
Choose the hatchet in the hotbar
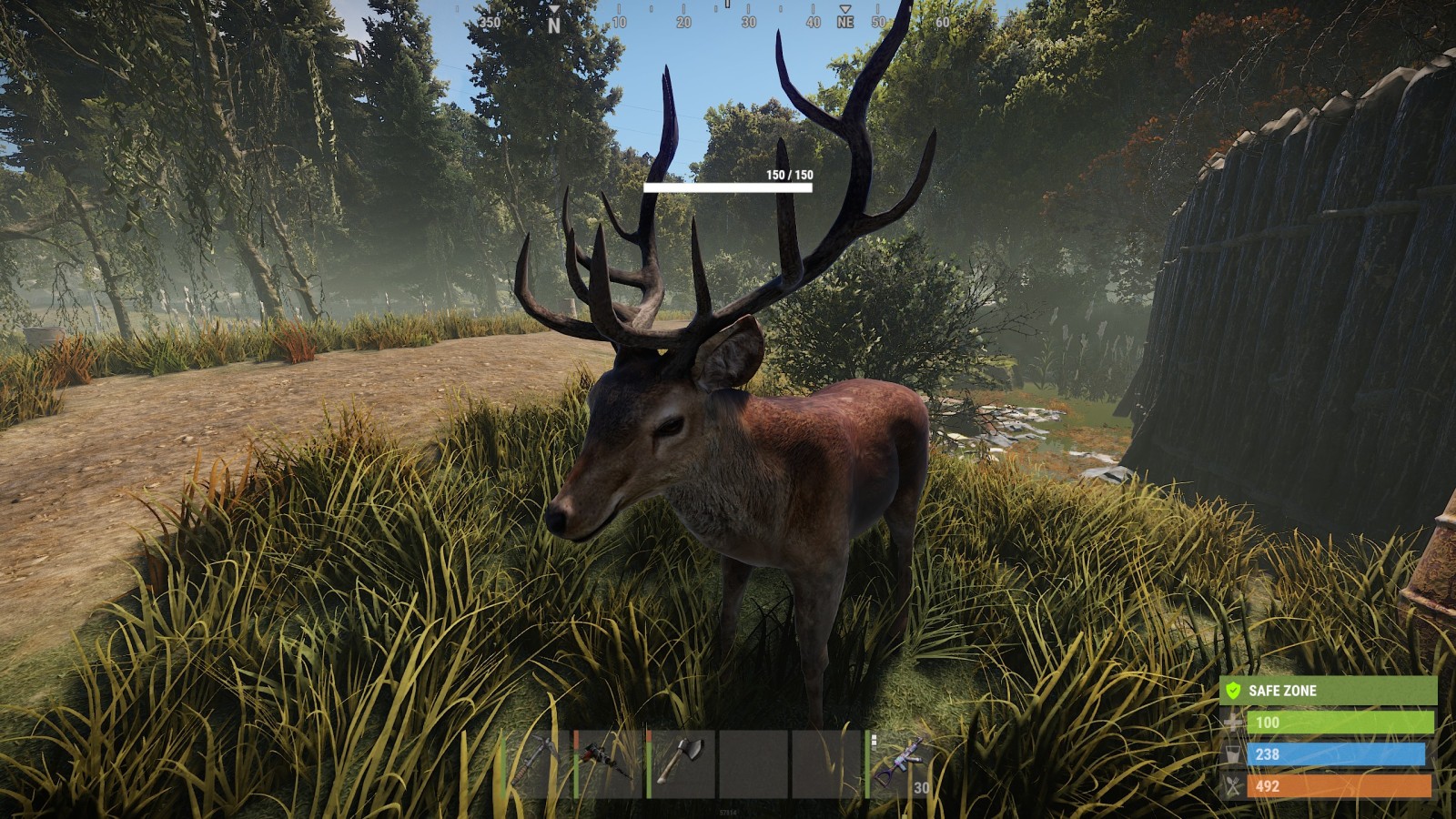(x=682, y=763)
